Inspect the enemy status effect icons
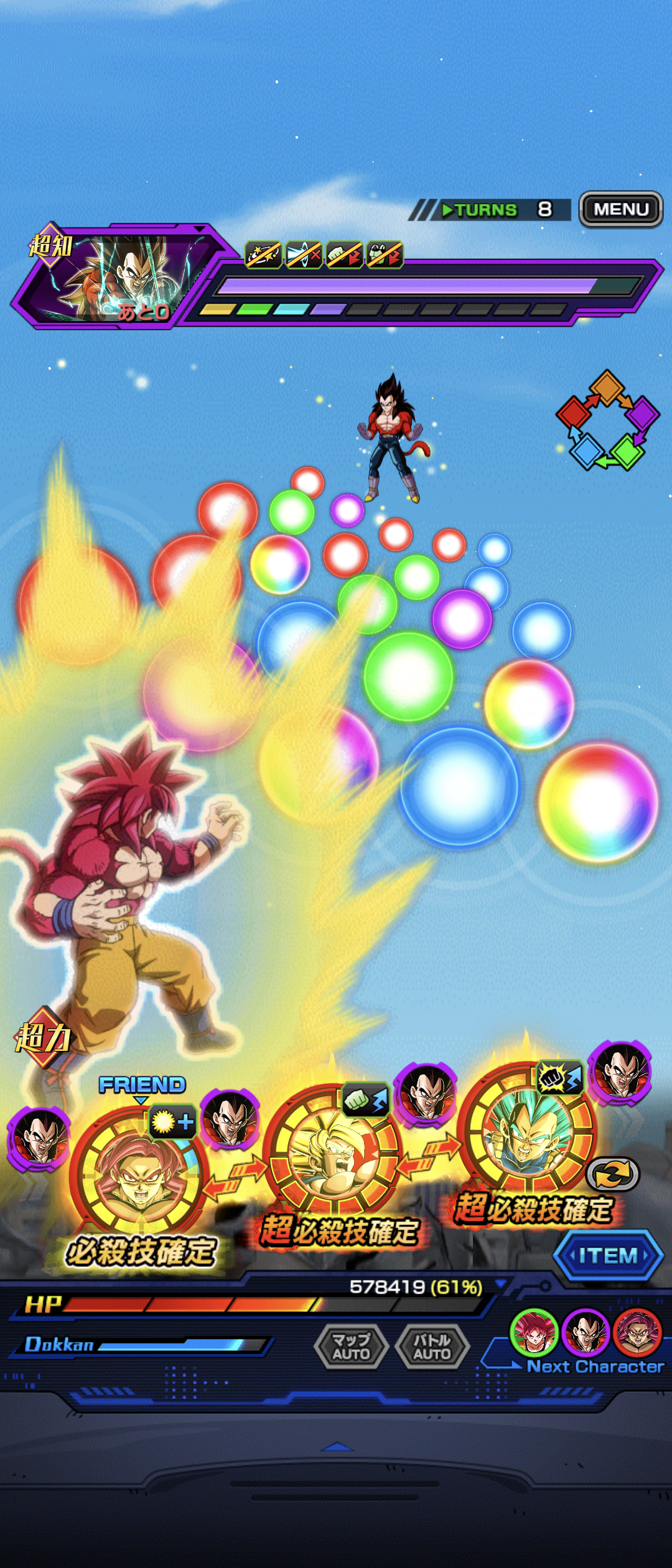The width and height of the screenshot is (672, 1568). coord(324,254)
